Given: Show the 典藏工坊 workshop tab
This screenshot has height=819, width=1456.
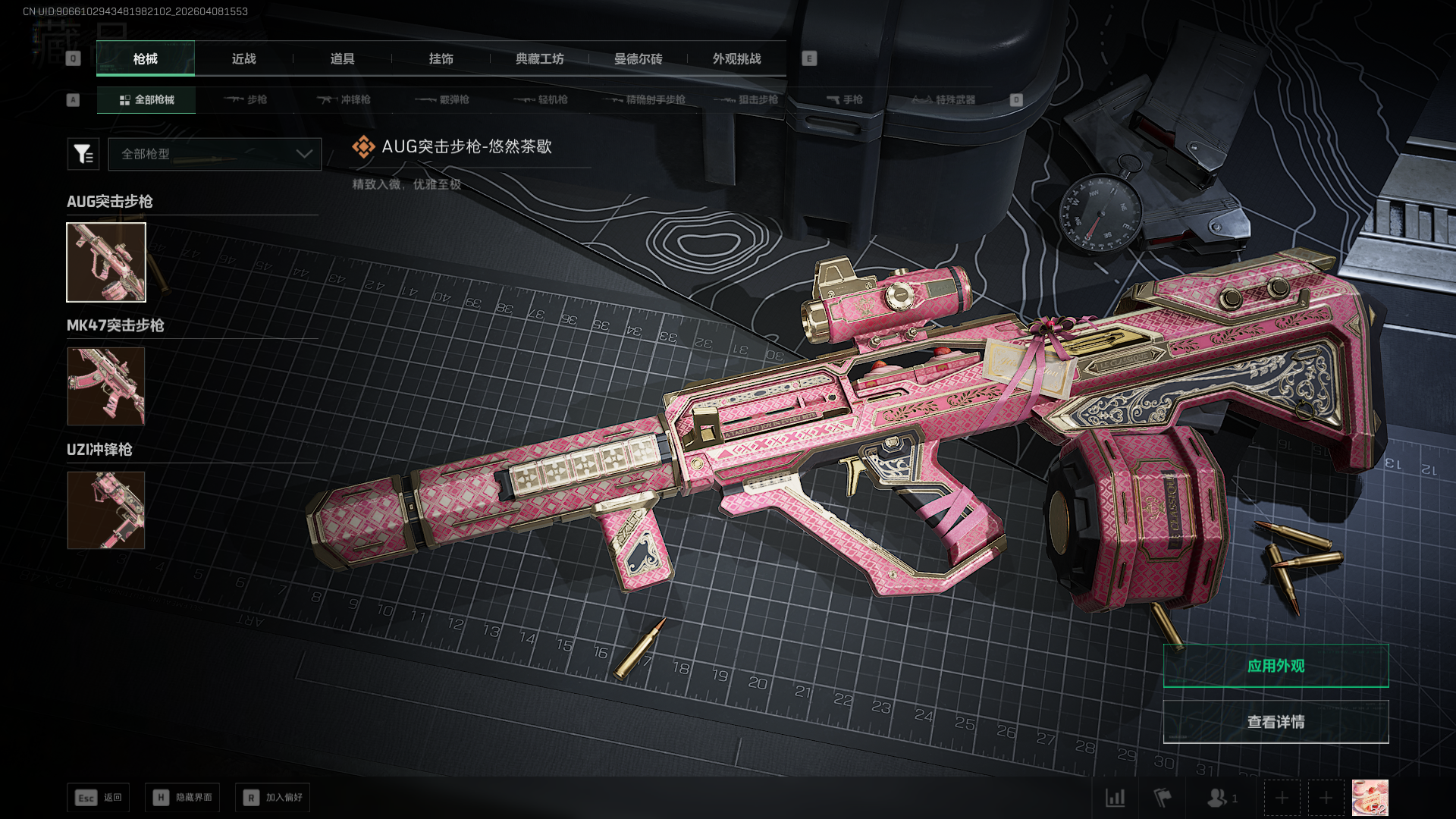Looking at the screenshot, I should click(x=540, y=58).
